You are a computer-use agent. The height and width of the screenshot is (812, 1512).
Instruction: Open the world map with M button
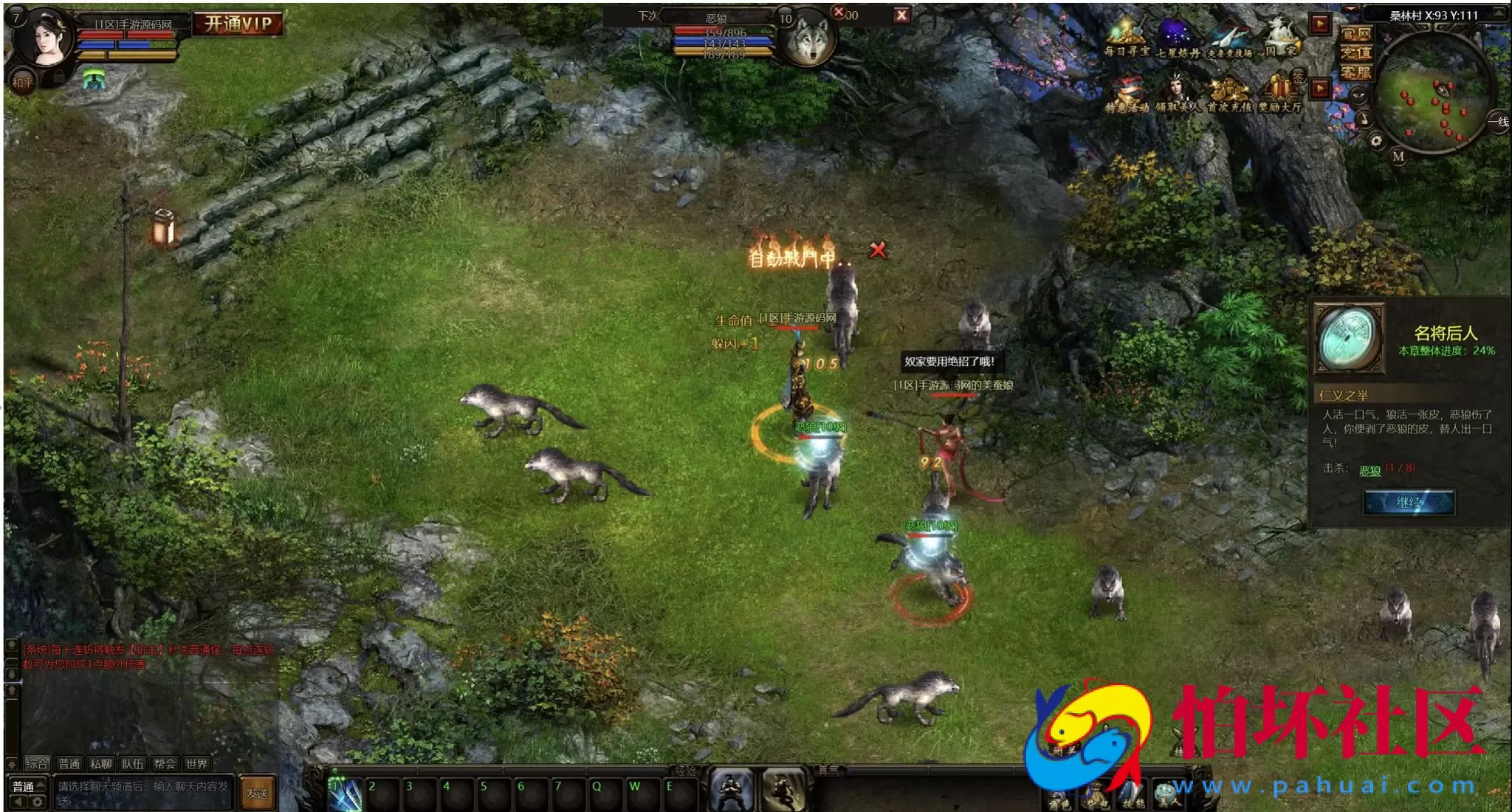(x=1398, y=156)
